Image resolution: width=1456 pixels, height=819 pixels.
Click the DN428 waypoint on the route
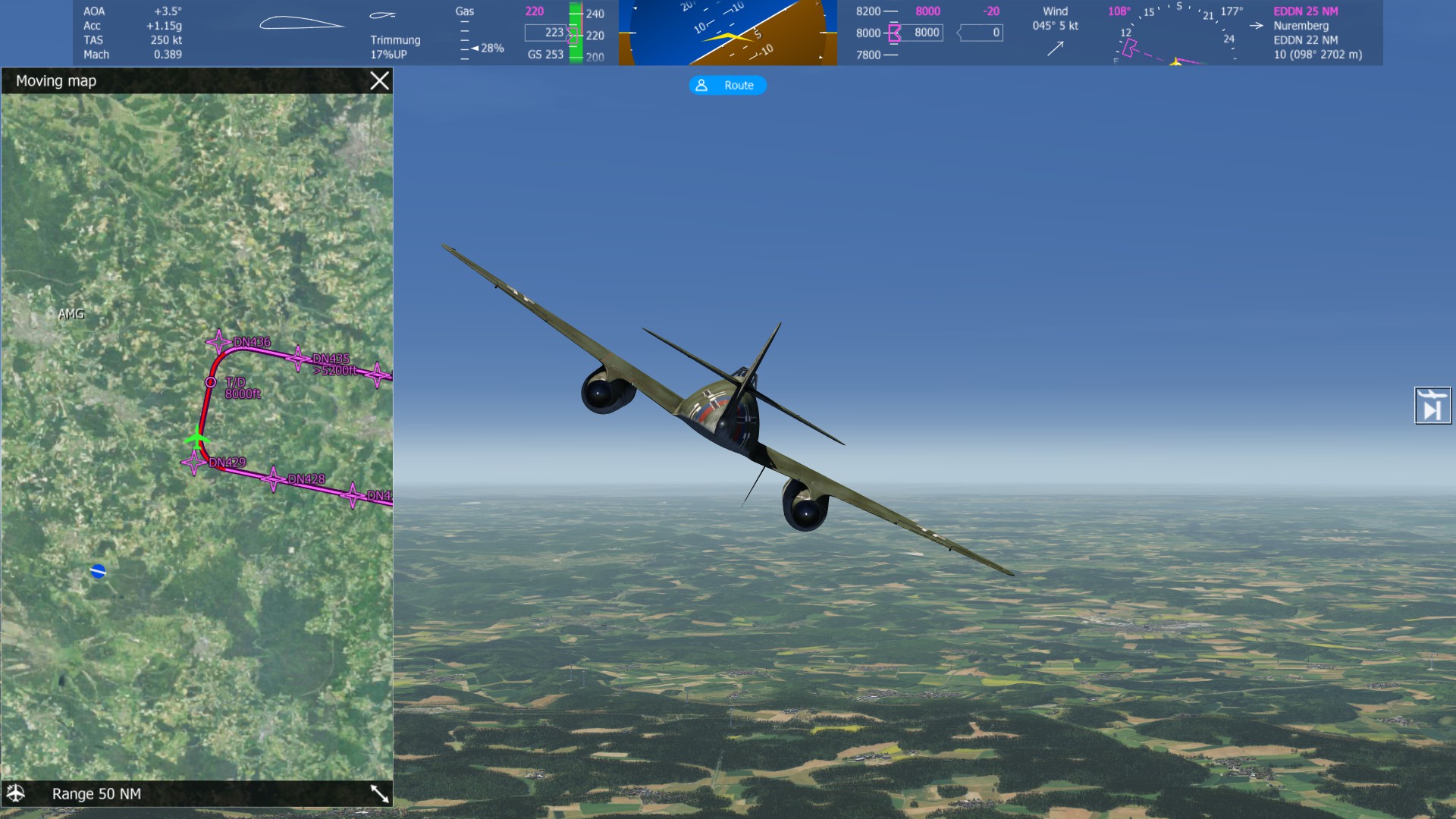(x=273, y=479)
